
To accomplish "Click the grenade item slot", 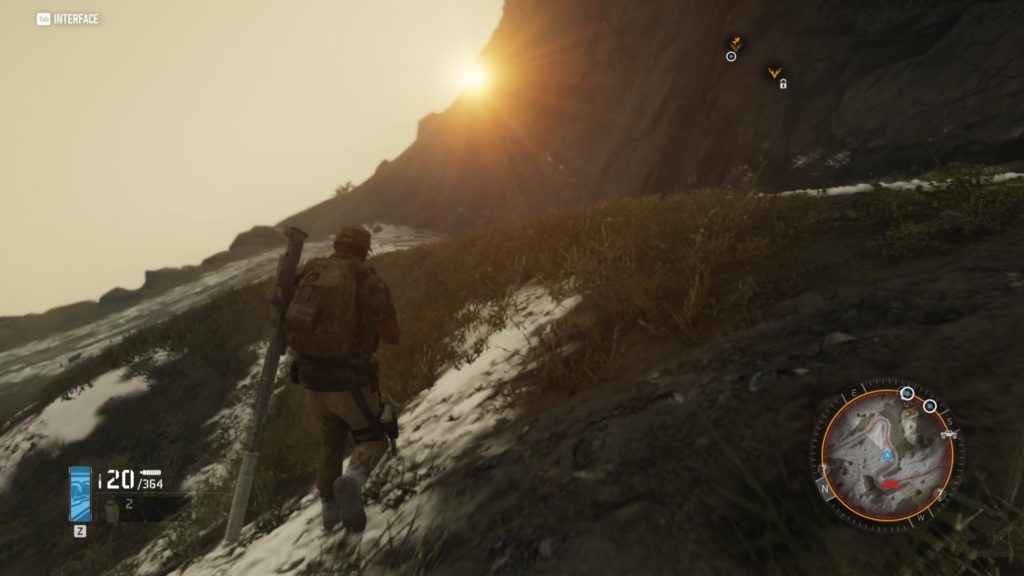I will 113,509.
